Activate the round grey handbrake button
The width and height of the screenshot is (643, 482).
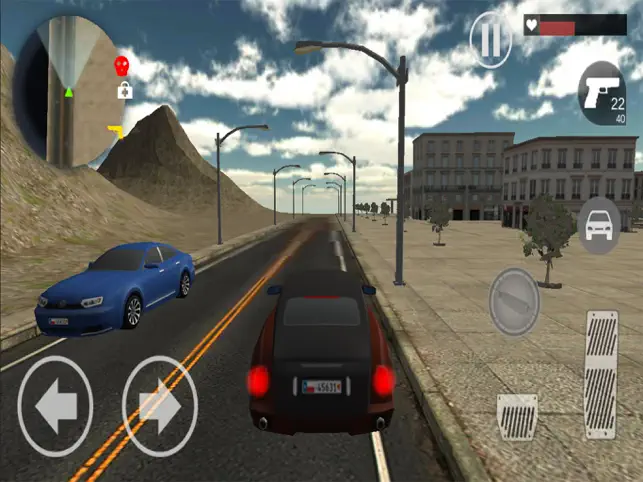514,301
